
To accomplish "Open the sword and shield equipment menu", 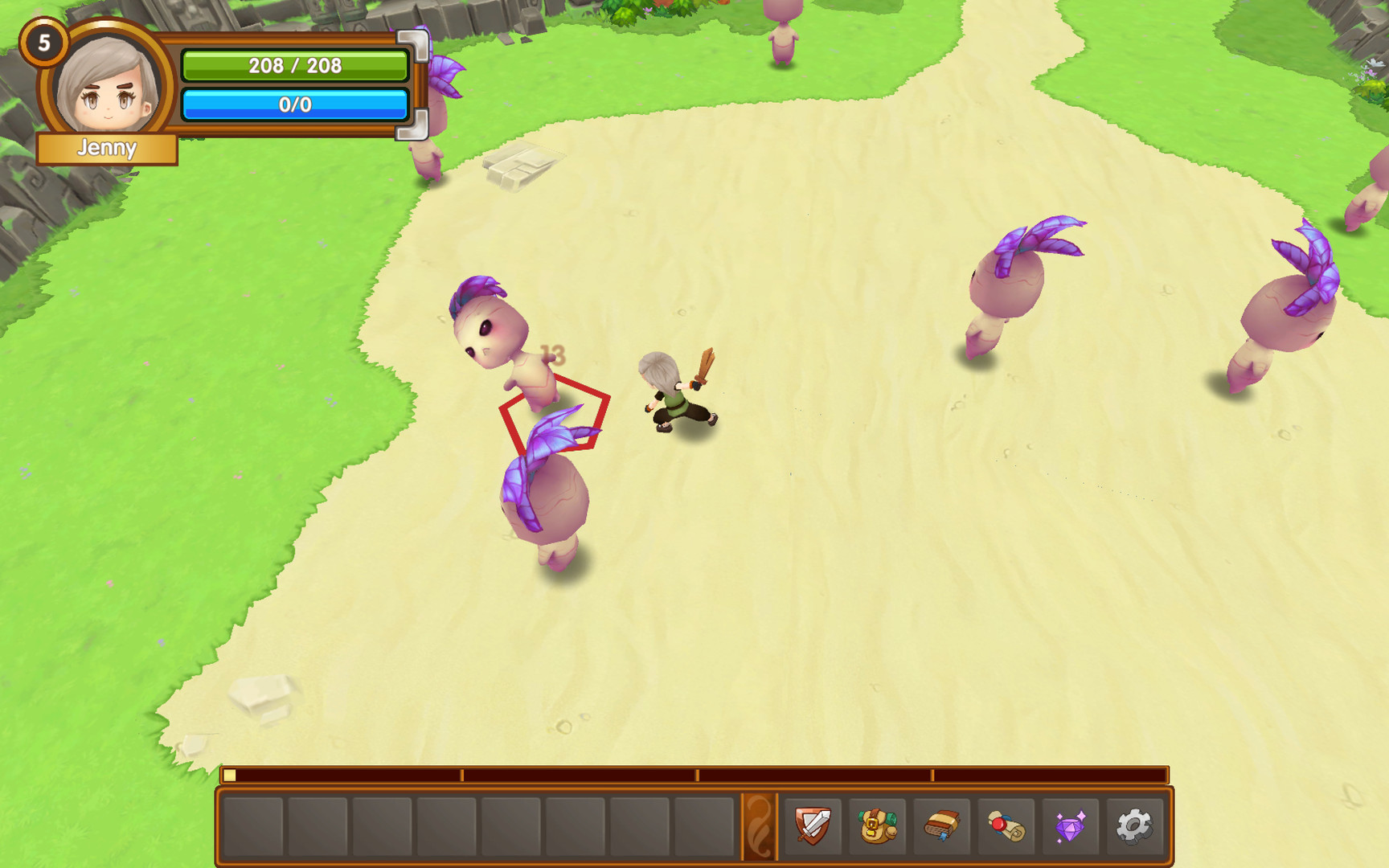I will point(813,825).
